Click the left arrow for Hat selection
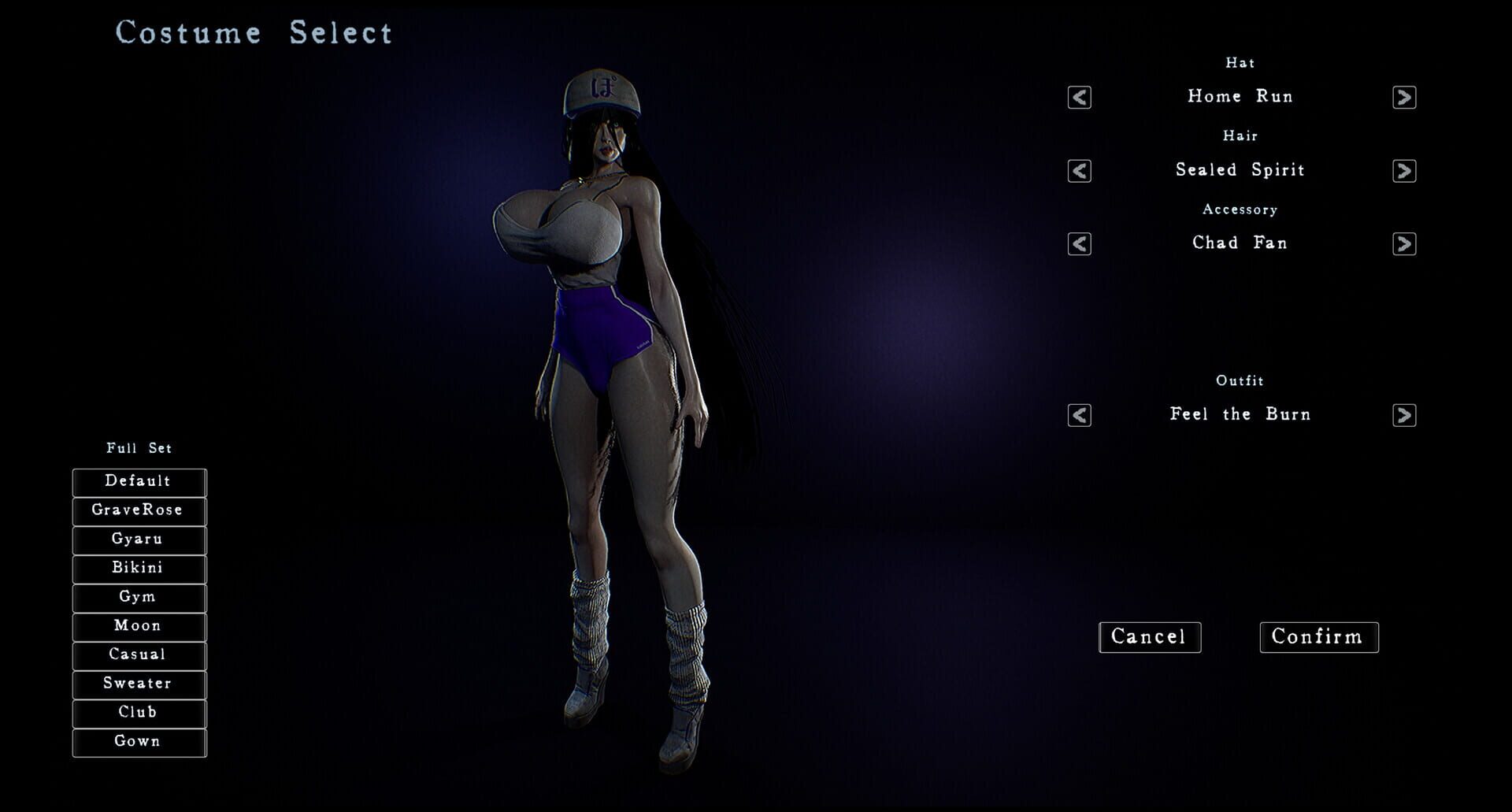 click(1078, 96)
